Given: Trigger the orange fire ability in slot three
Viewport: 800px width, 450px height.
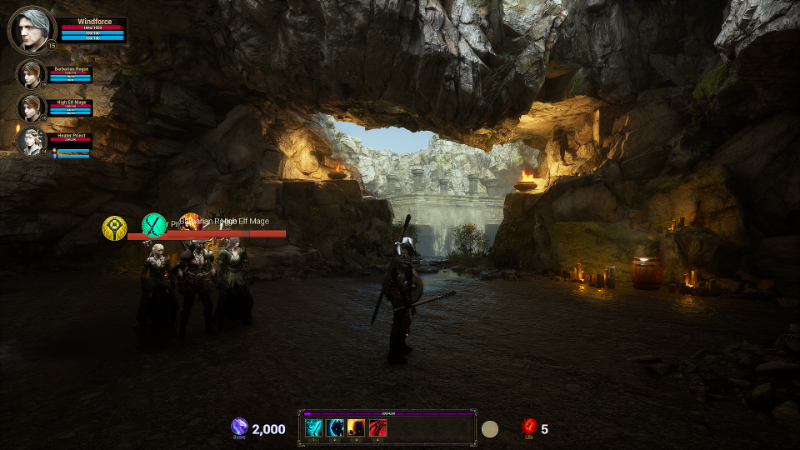Looking at the screenshot, I should [356, 428].
